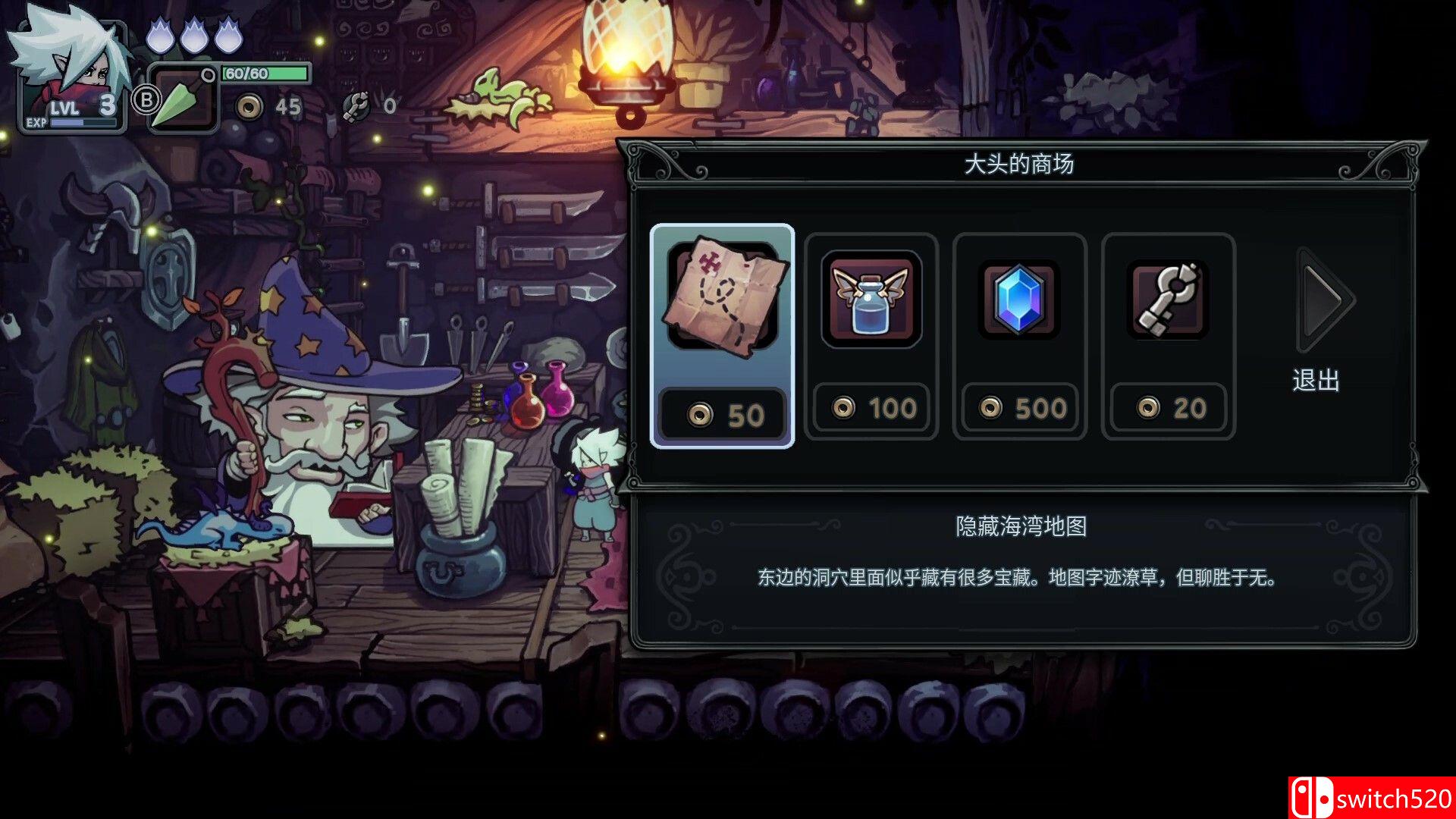The image size is (1456, 819).
Task: Select the blue crystal gem item
Action: 1019,300
